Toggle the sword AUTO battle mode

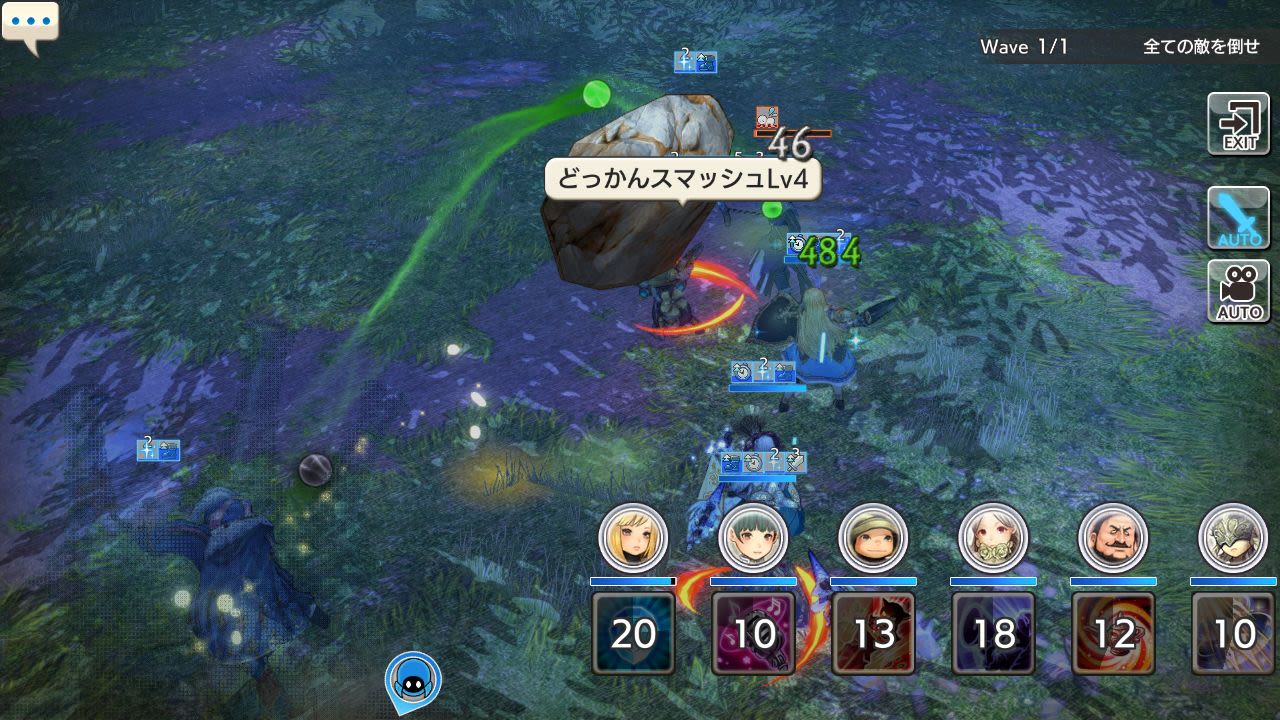pyautogui.click(x=1238, y=217)
